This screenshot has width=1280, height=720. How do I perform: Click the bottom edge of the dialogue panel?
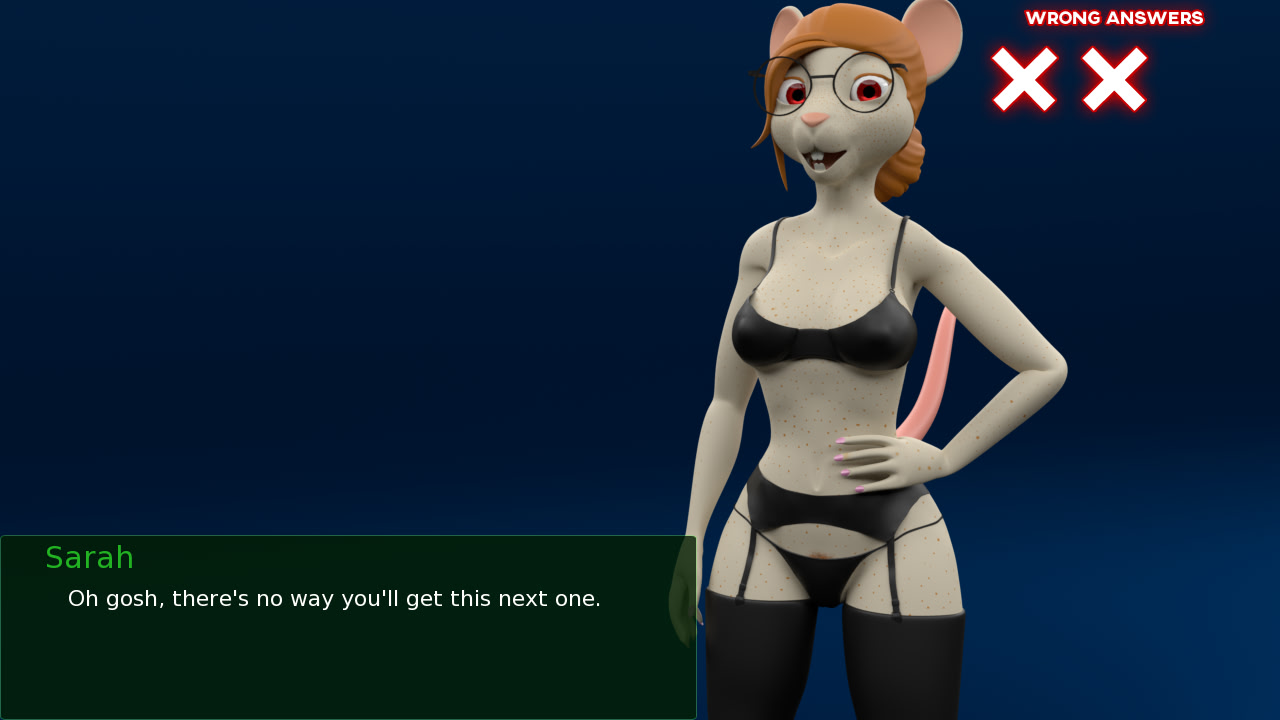pyautogui.click(x=348, y=717)
